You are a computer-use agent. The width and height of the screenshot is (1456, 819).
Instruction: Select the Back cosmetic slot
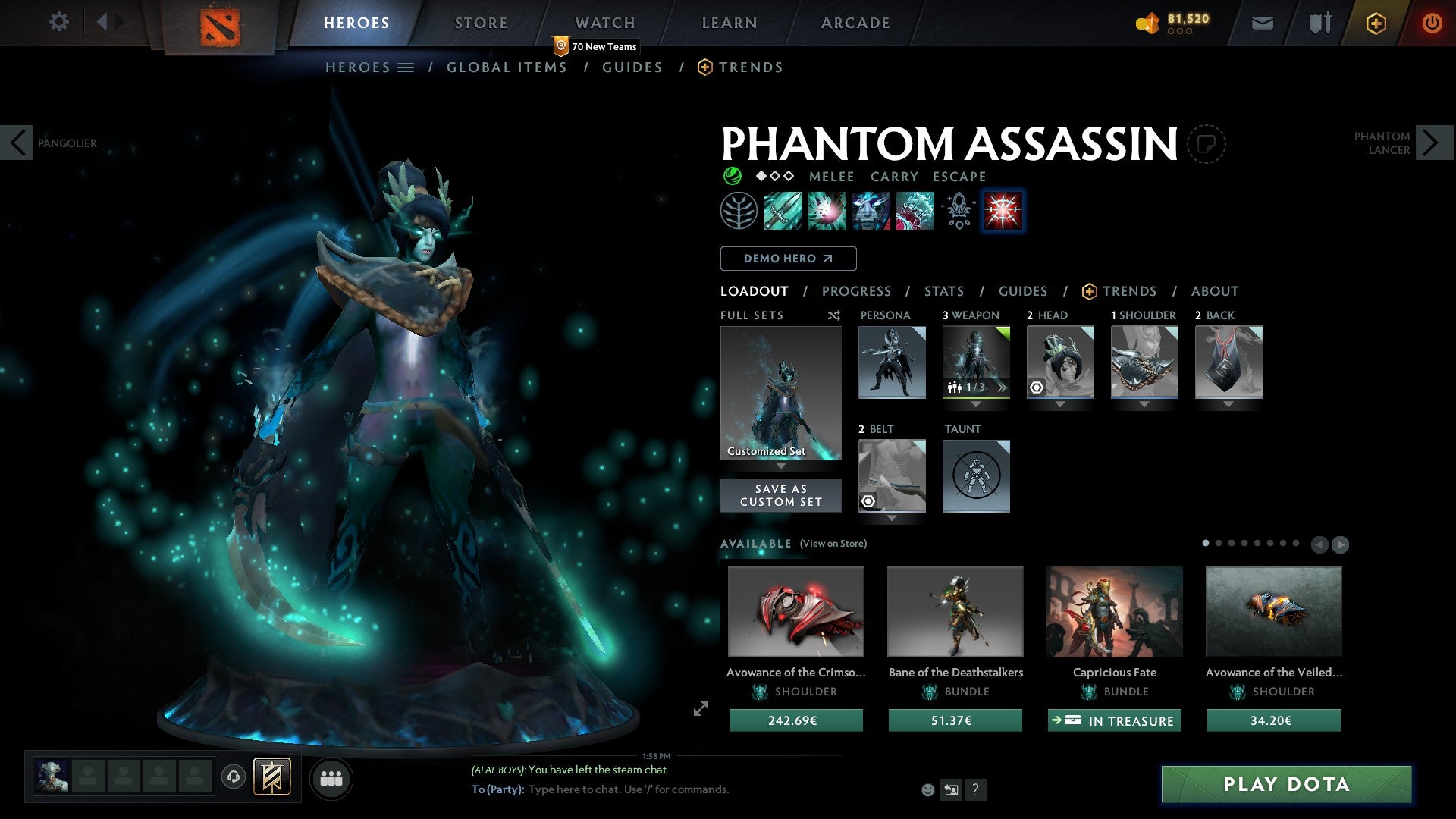pyautogui.click(x=1228, y=362)
